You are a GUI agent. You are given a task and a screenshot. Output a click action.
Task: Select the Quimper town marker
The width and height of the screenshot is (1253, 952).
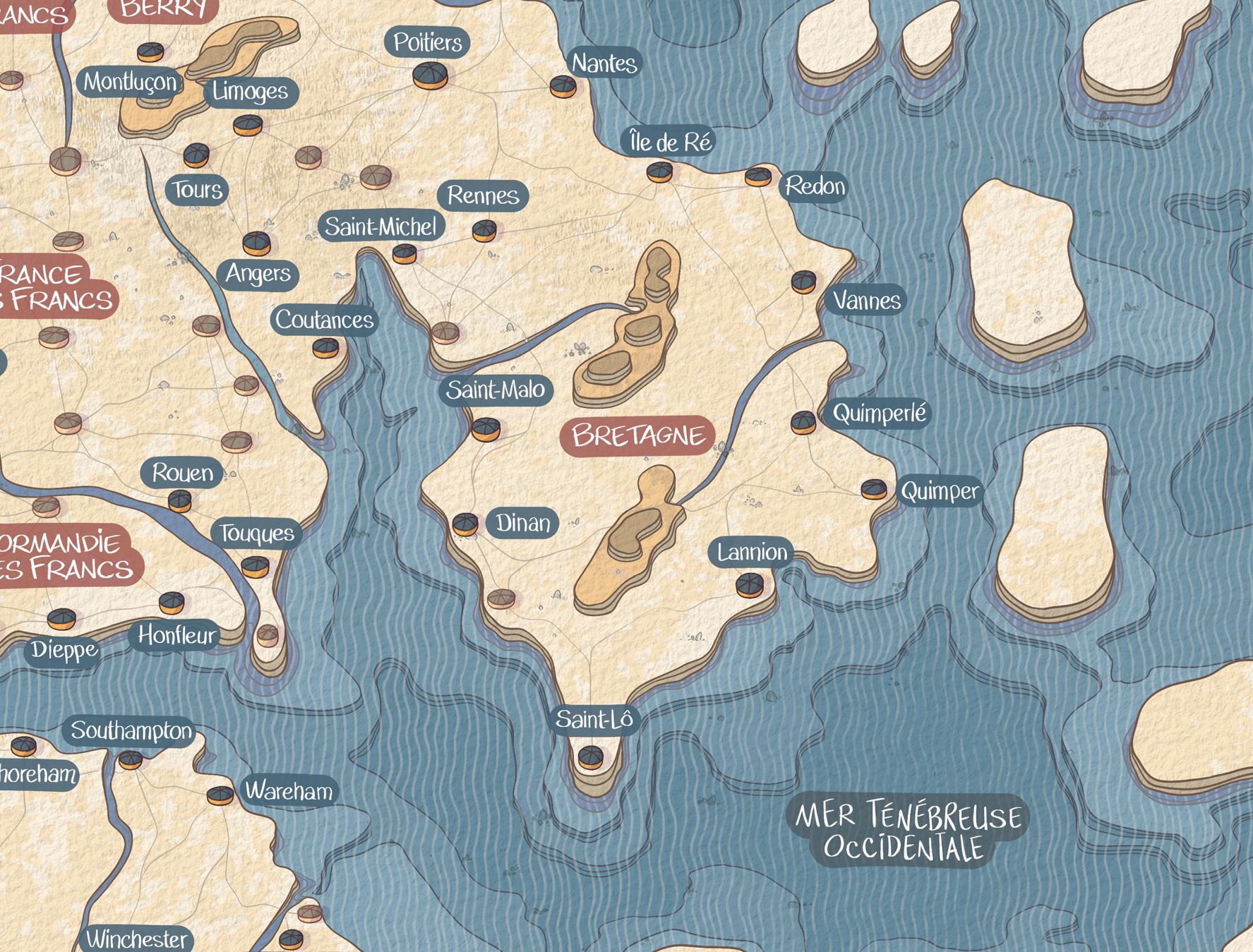874,489
